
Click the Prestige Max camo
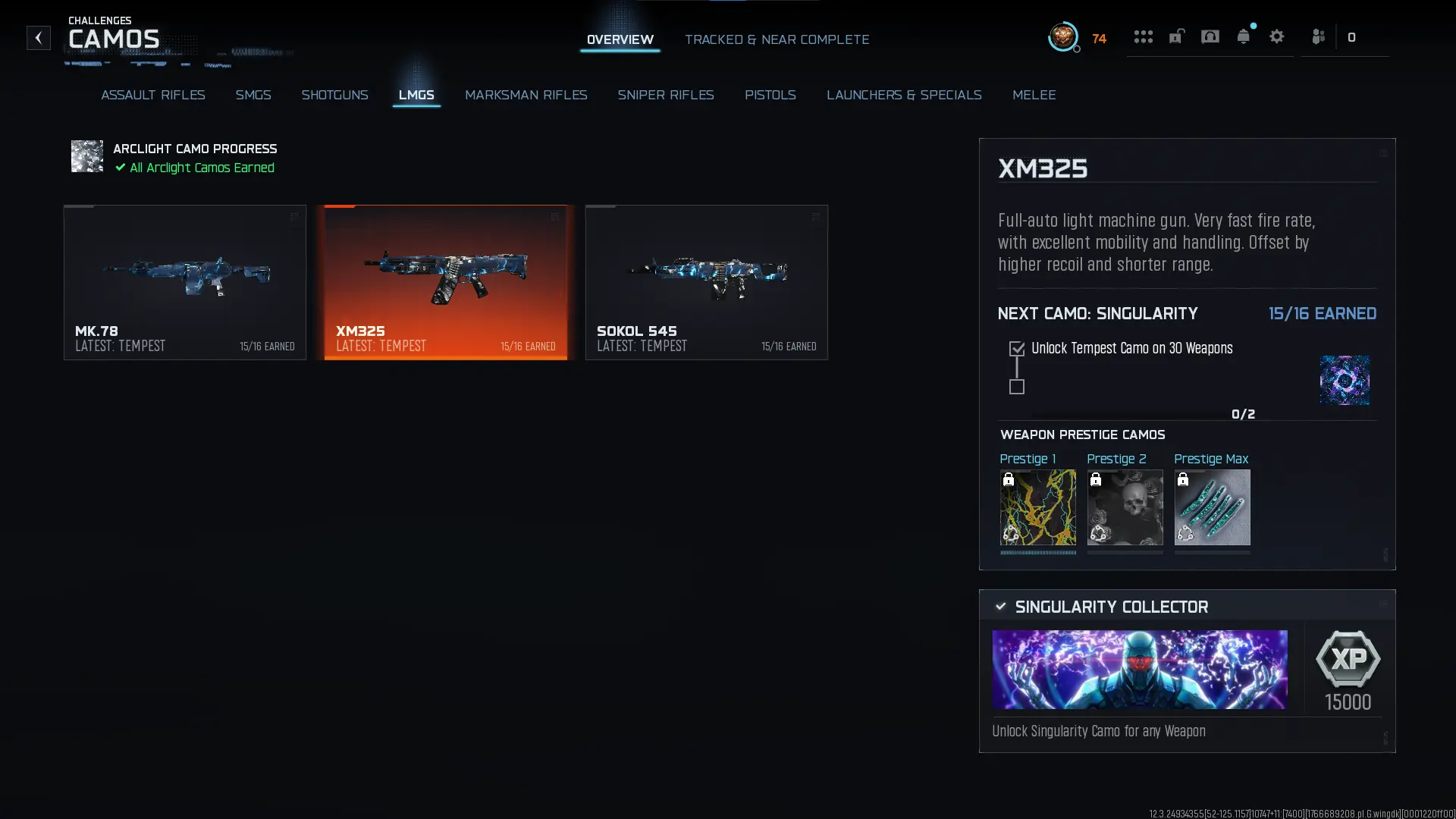[1212, 507]
